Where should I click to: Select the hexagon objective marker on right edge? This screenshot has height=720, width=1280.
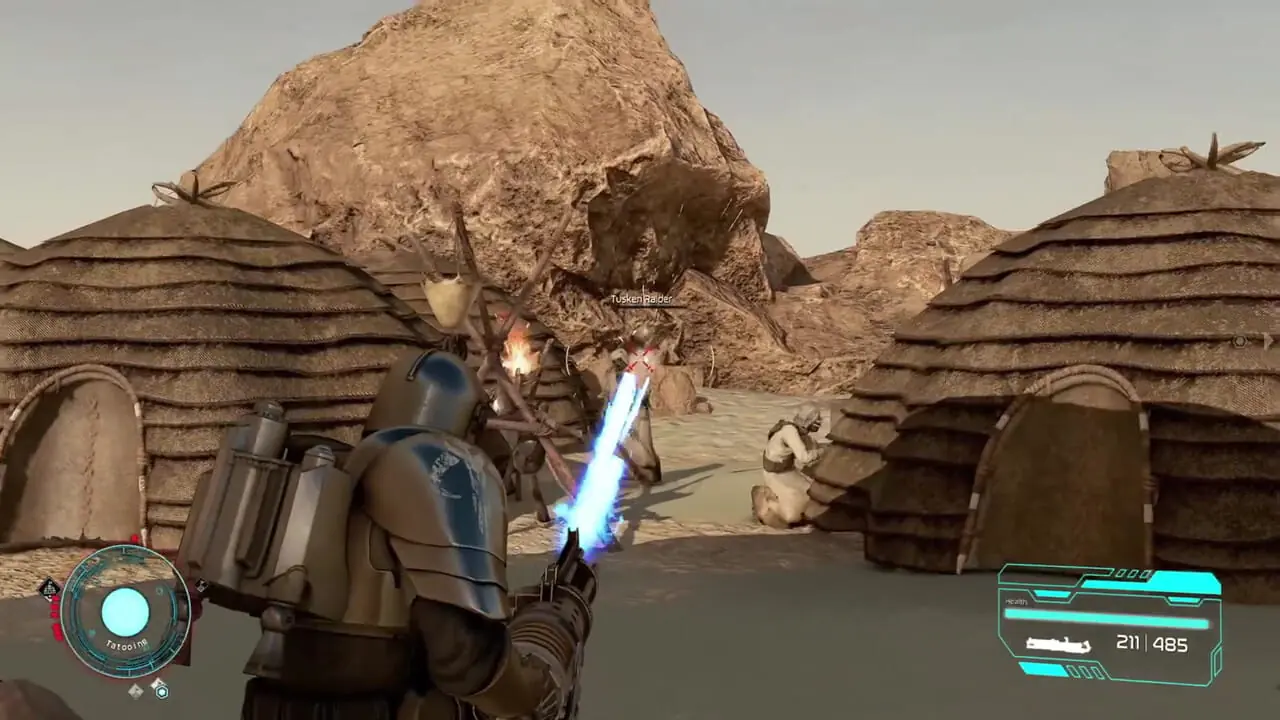coord(1241,341)
